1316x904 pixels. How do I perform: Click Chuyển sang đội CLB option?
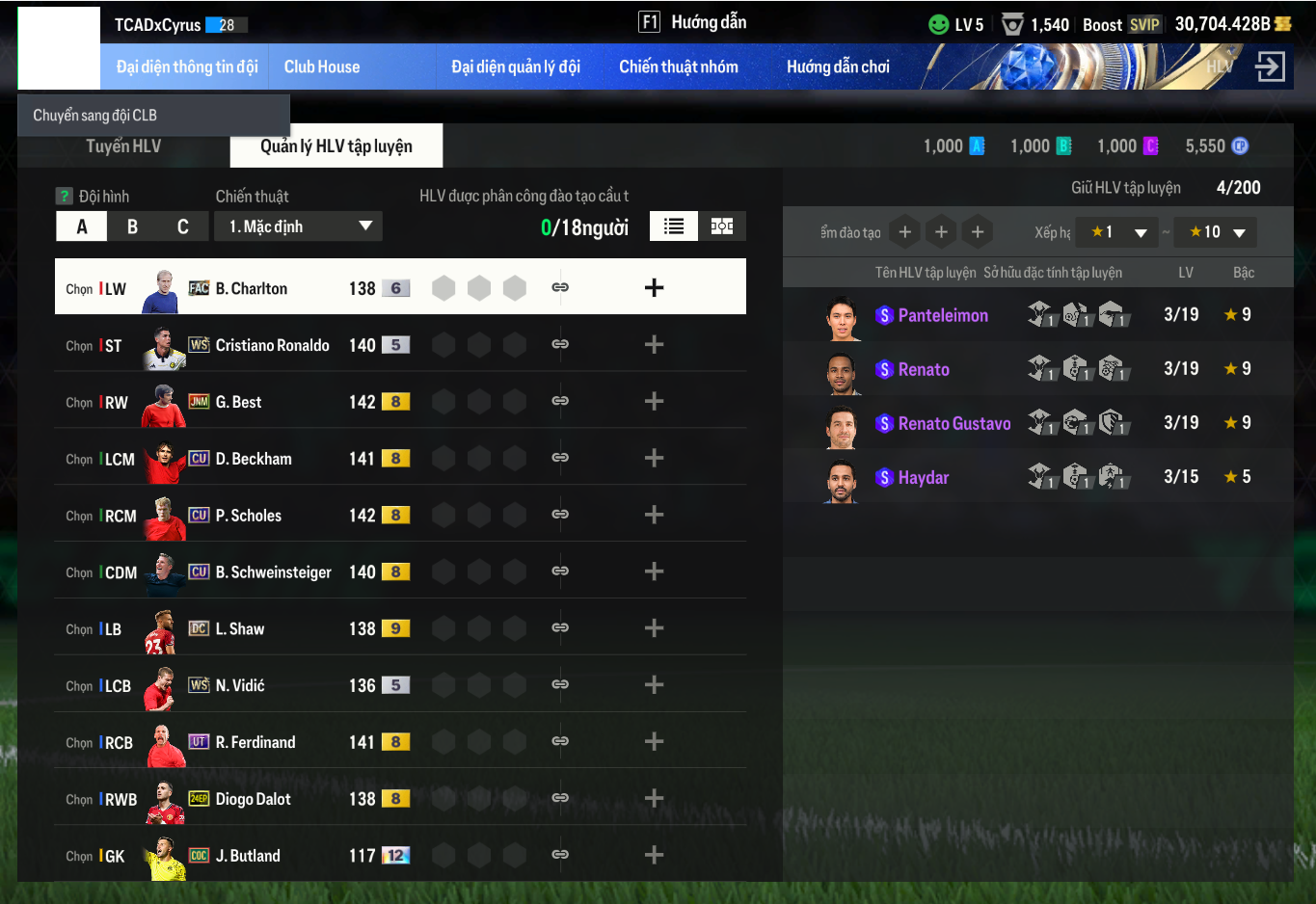point(95,116)
